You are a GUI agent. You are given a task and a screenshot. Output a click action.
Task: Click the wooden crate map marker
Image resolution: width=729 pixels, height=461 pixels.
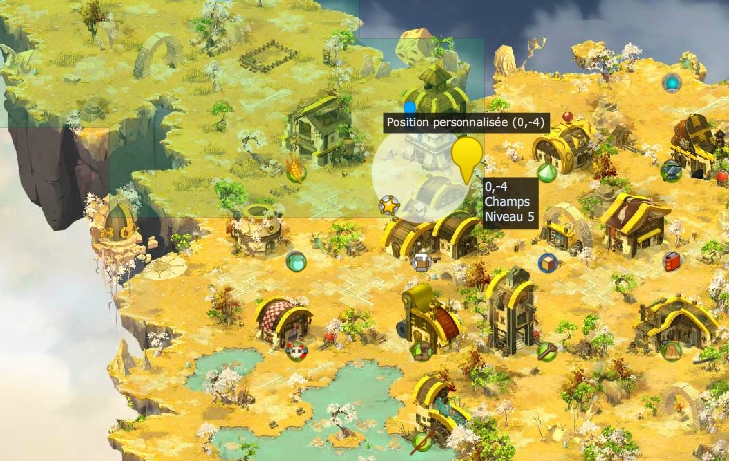pos(547,263)
